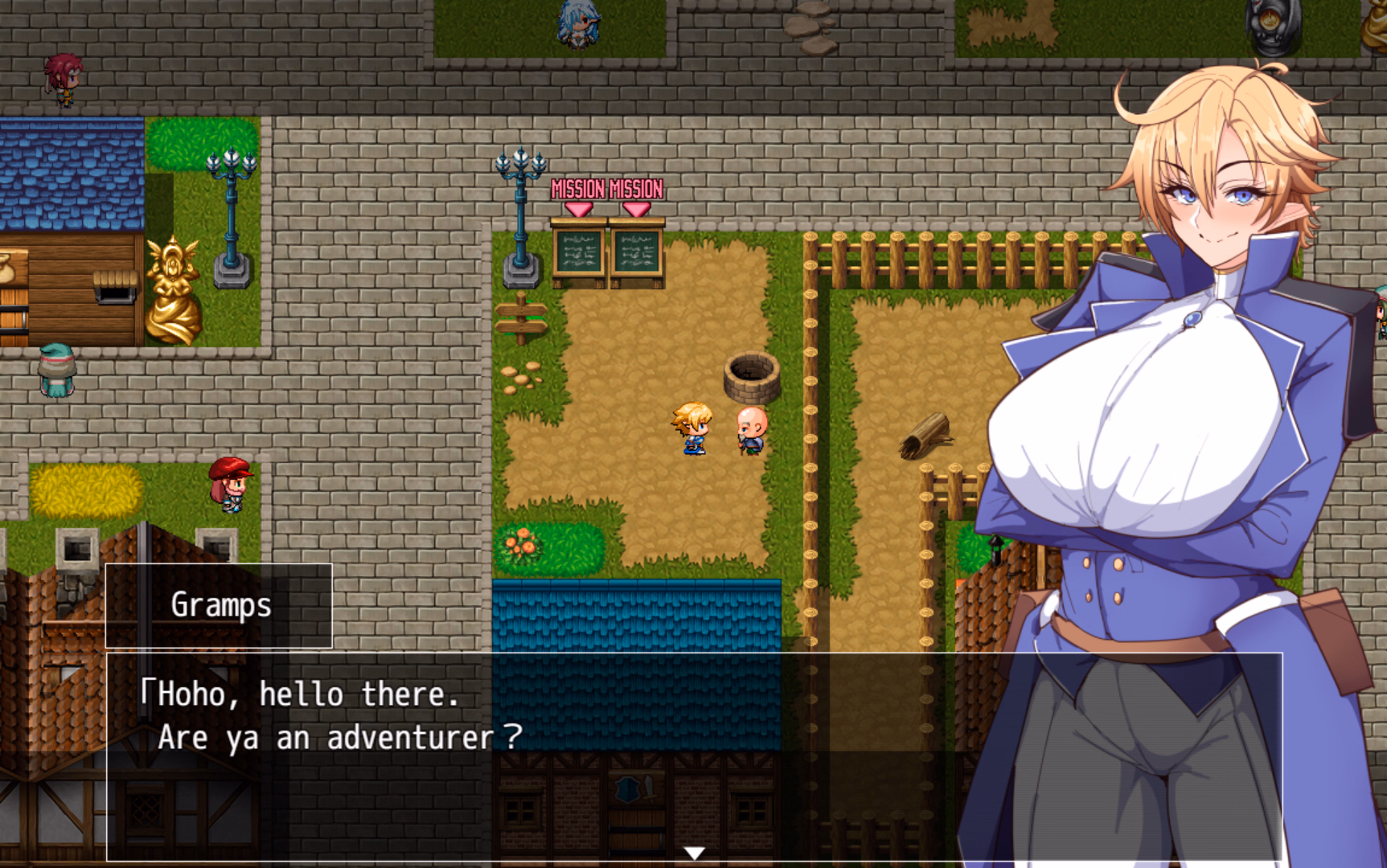Click the stone well in the yard

753,378
